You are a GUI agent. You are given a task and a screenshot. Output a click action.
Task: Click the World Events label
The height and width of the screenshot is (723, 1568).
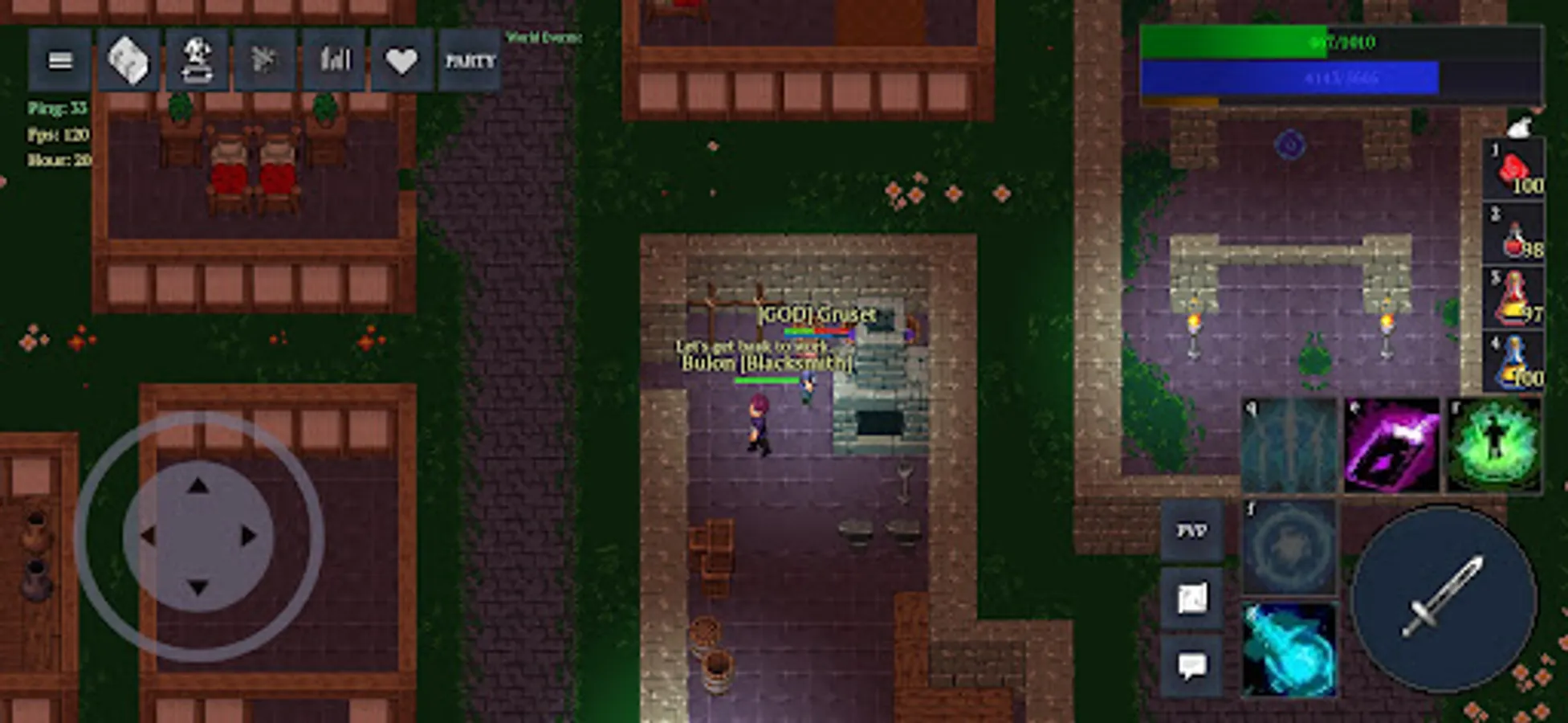coord(541,36)
